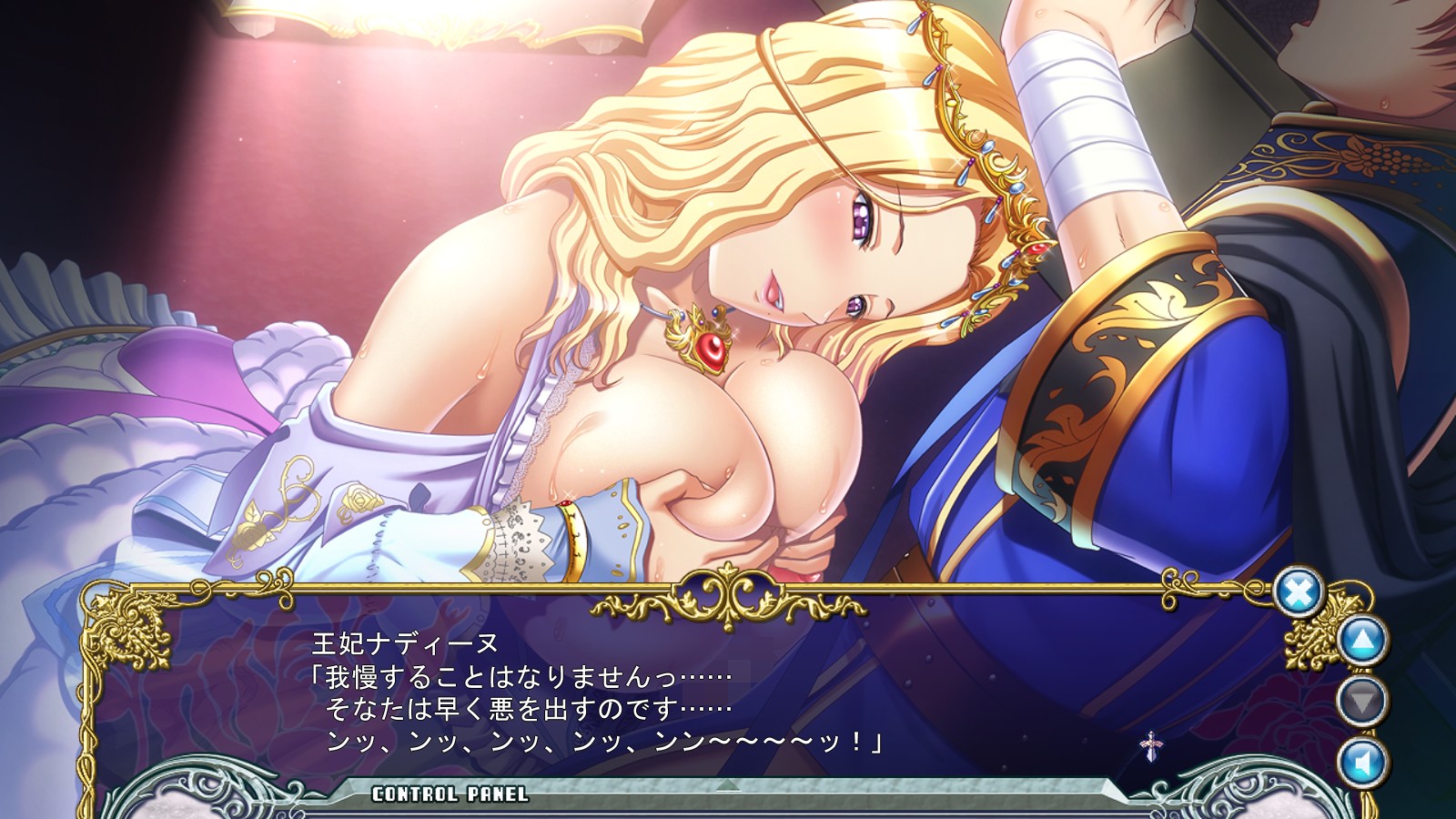Viewport: 1456px width, 819px height.
Task: Click the blue up-arrow button
Action: click(1362, 641)
